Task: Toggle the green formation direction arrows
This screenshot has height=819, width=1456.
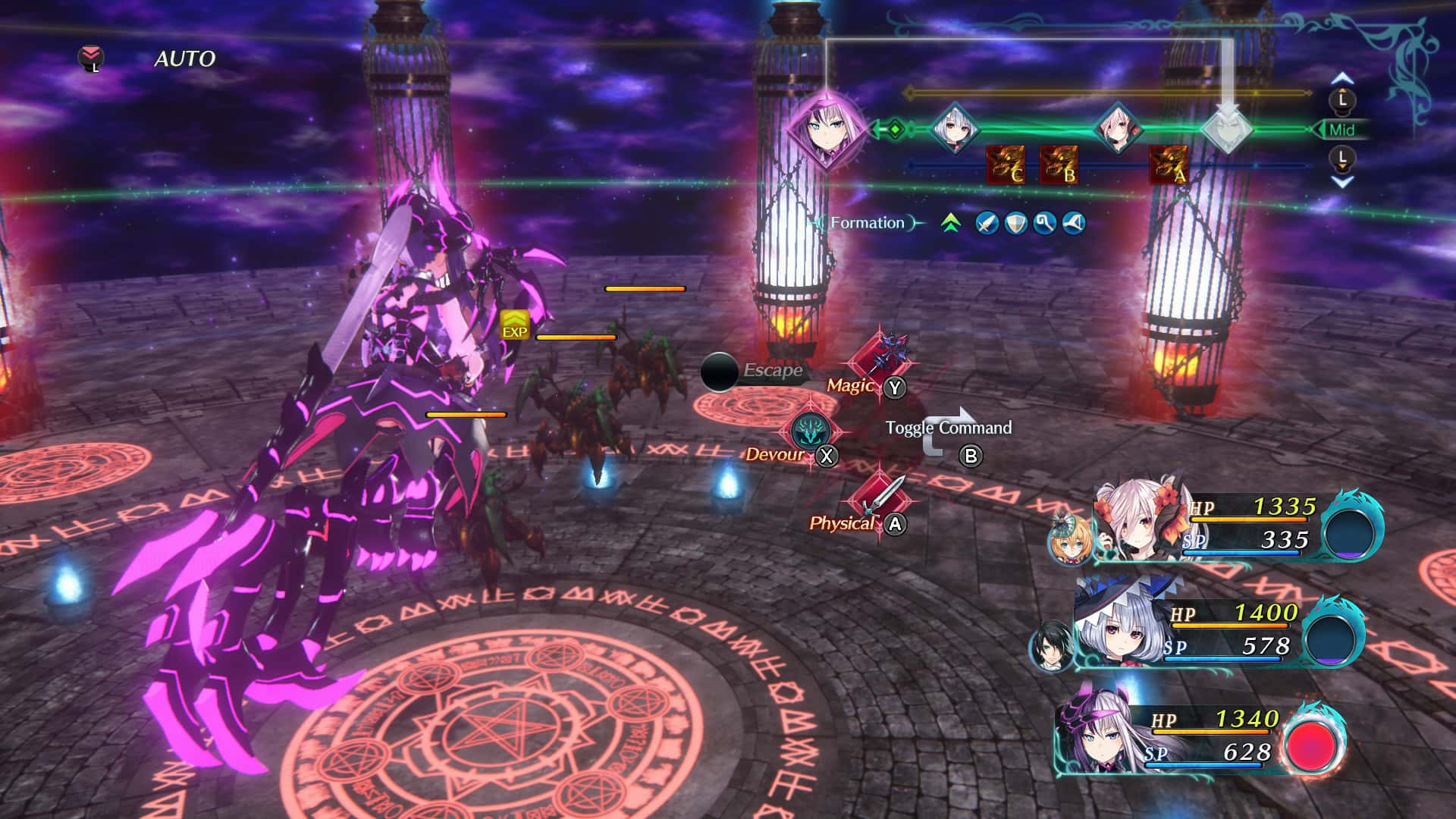Action: 950,223
